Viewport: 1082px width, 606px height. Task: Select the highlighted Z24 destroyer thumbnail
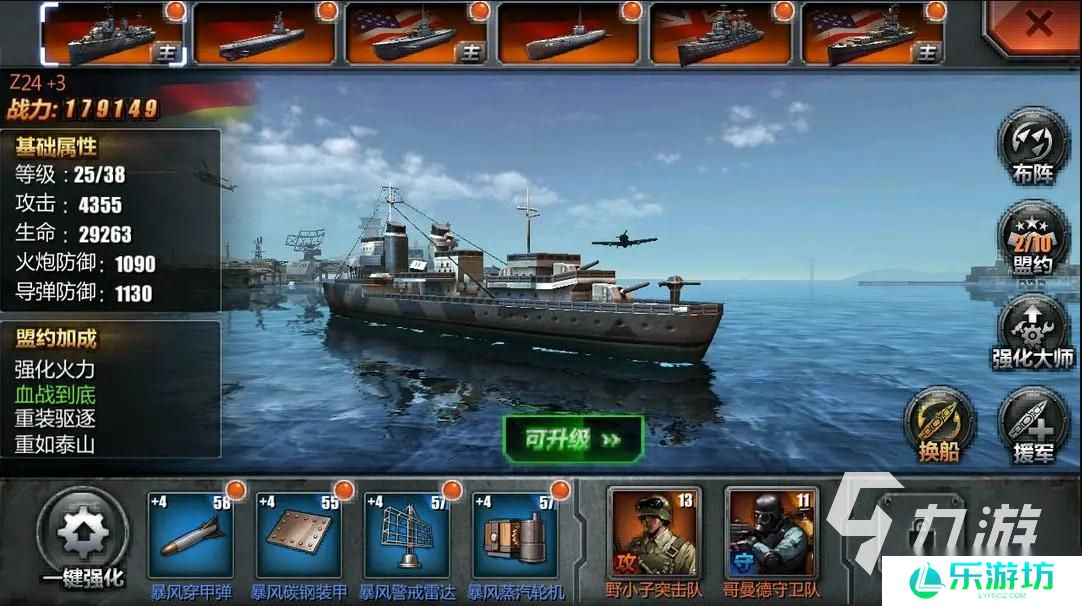click(x=113, y=35)
